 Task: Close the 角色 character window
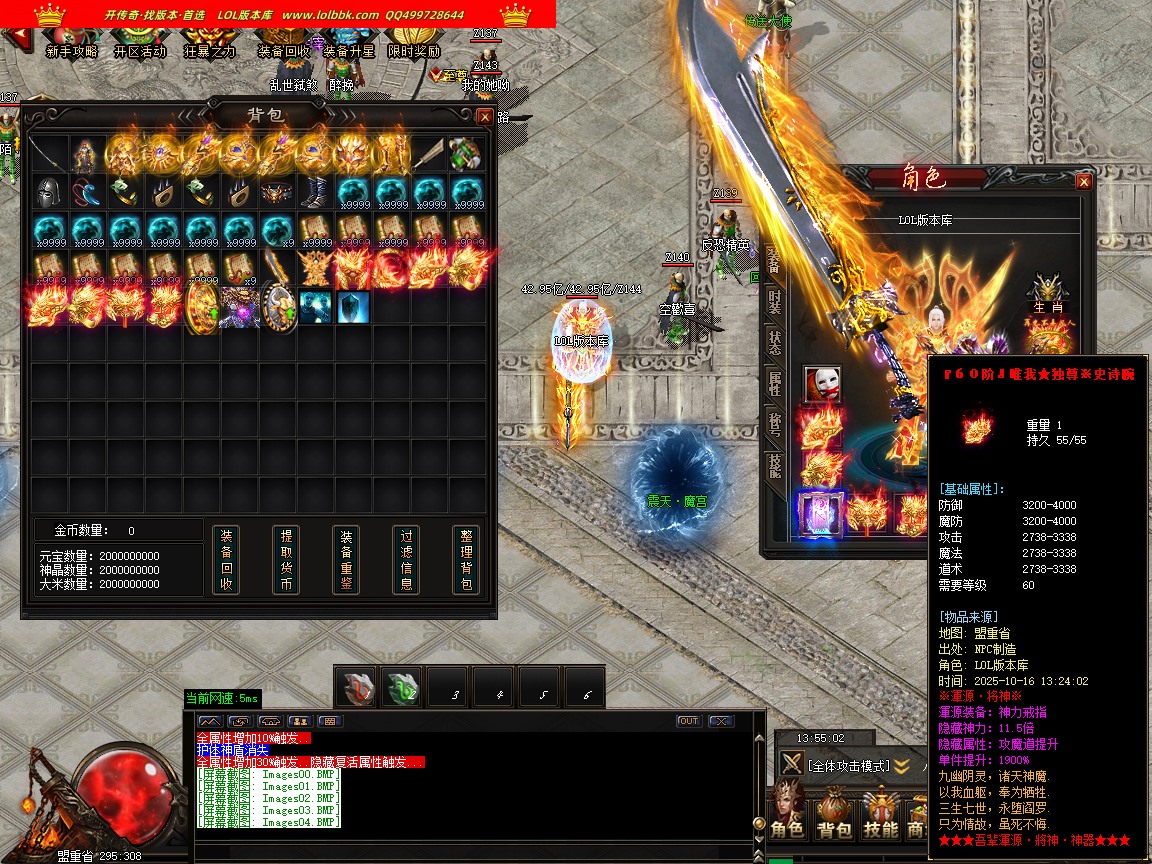coord(1083,182)
